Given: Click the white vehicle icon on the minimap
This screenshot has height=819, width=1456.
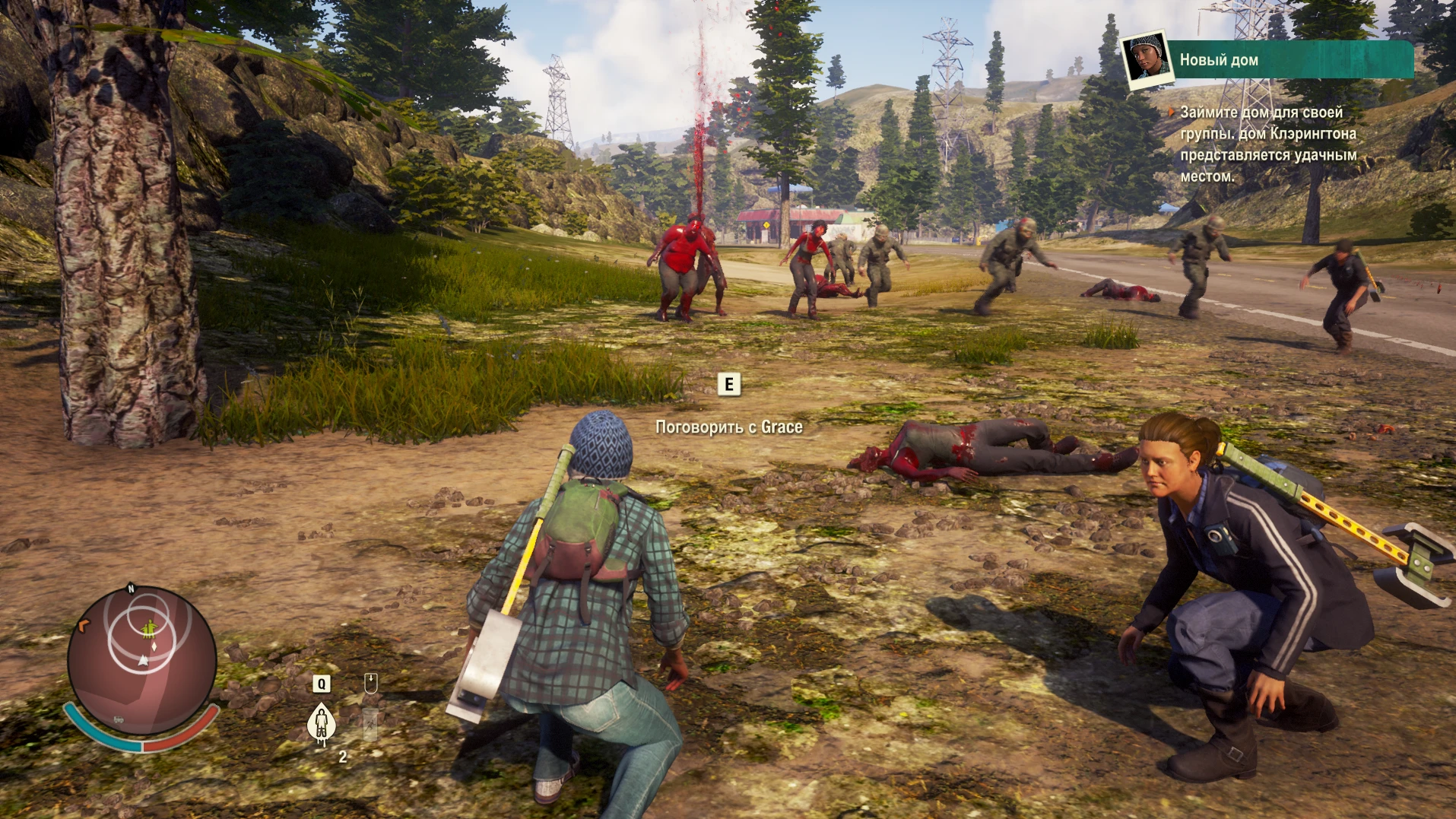Looking at the screenshot, I should 118,720.
